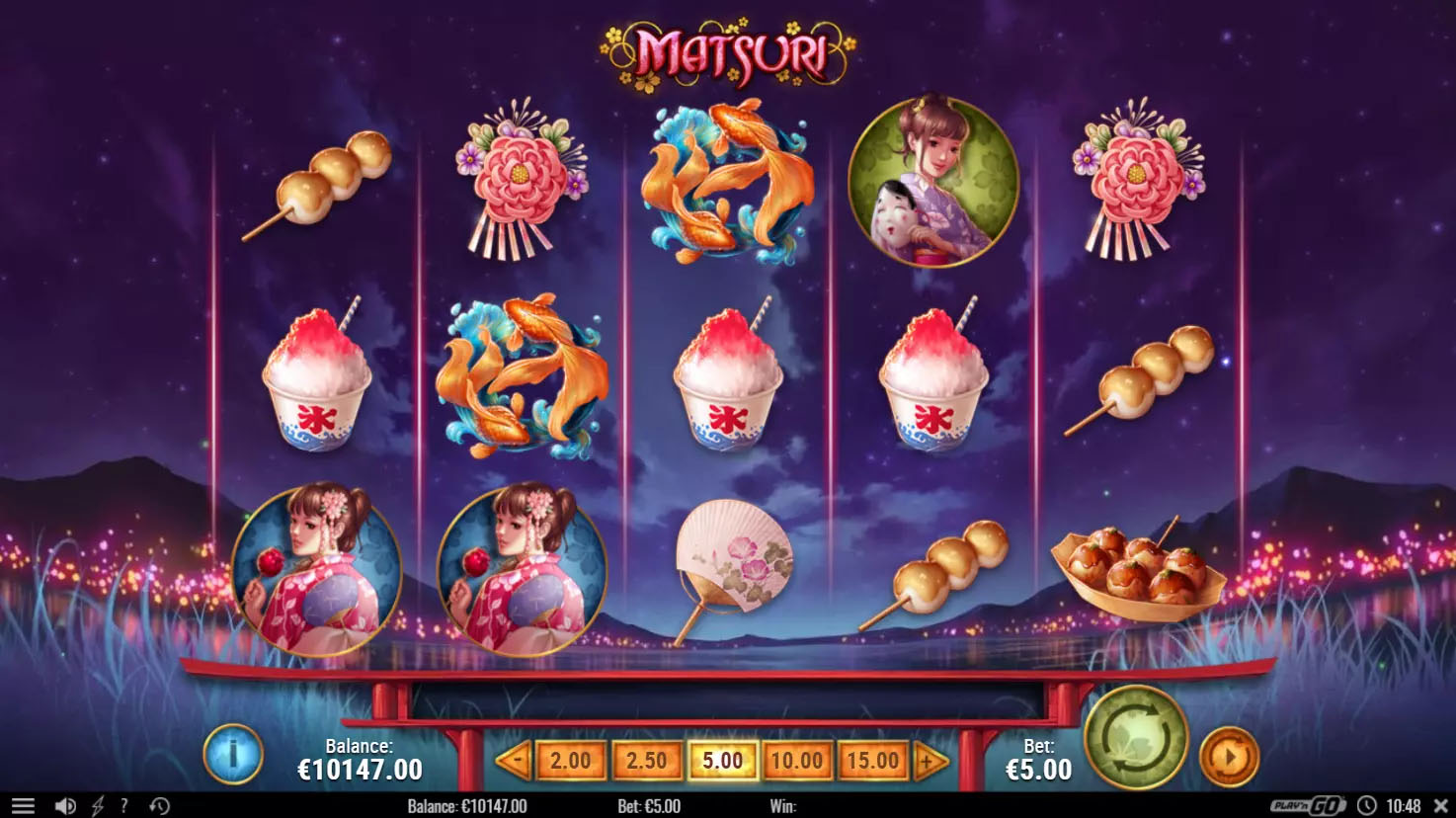
Task: Open the hamburger menu
Action: click(24, 806)
